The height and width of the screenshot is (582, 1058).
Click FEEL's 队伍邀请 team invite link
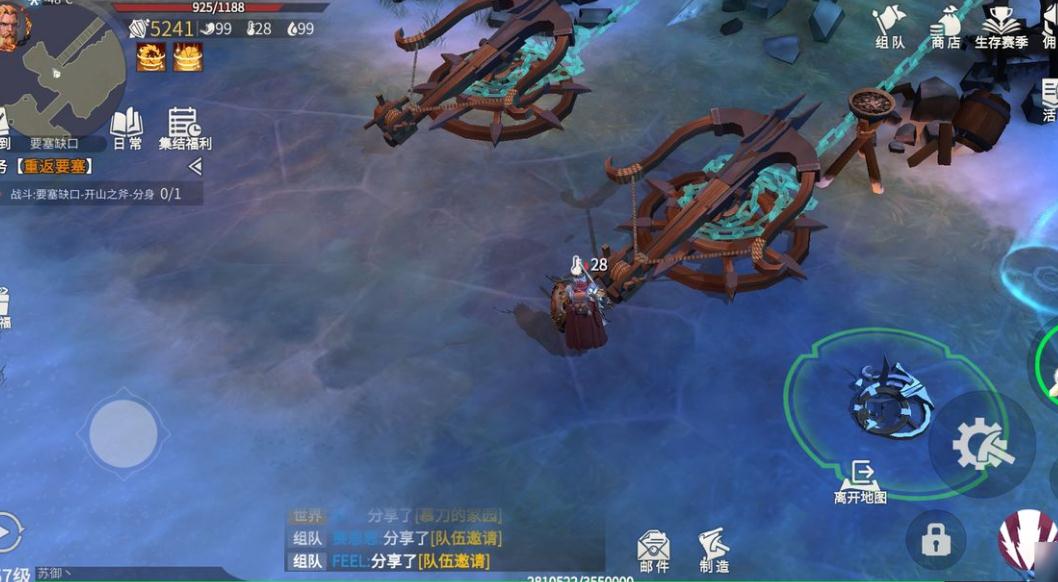click(x=453, y=561)
